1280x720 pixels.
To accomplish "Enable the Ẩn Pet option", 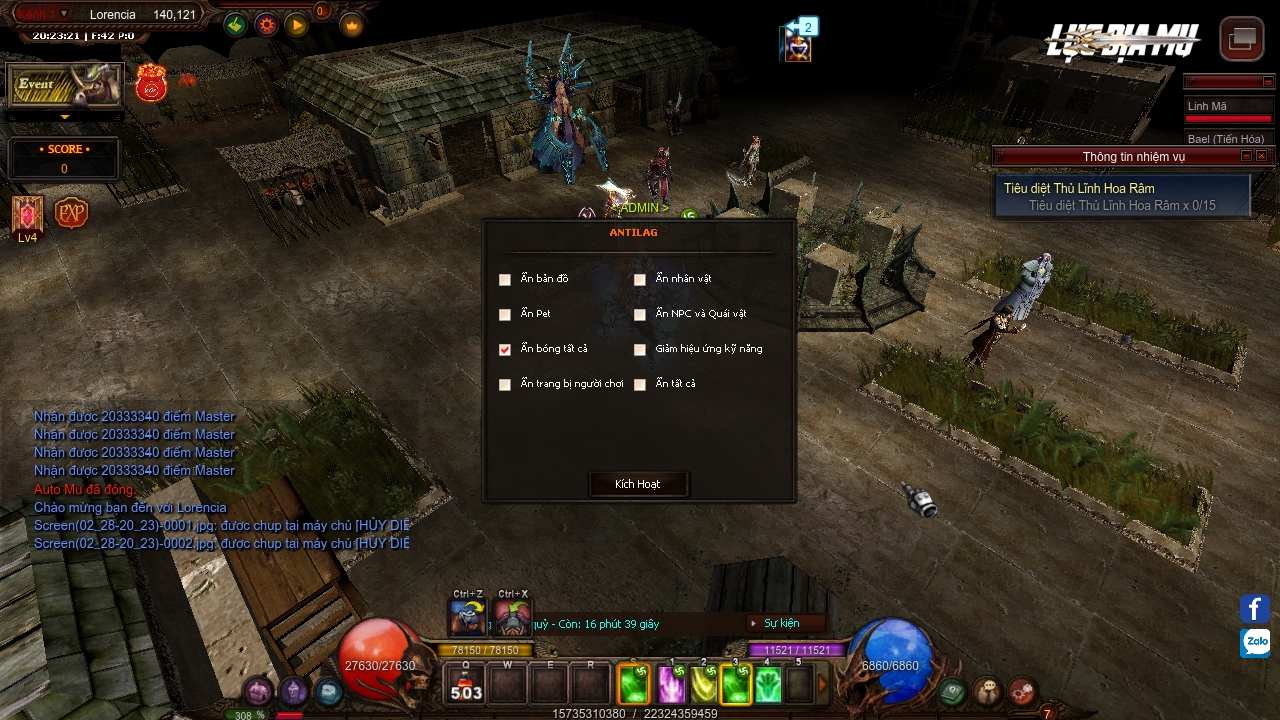I will 505,315.
